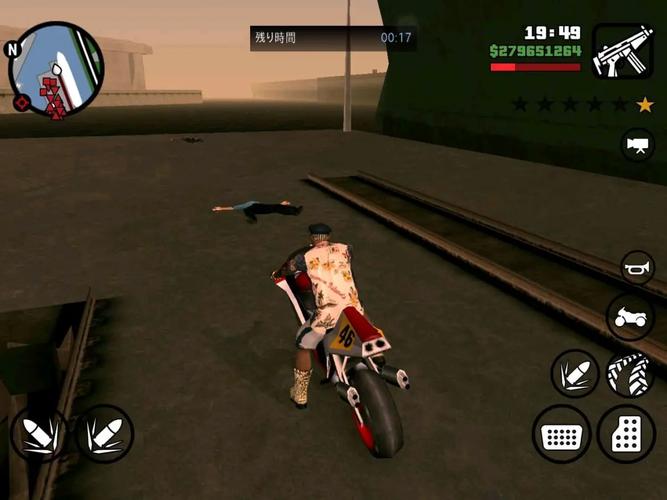
Task: Fire with the bullet button beside the handbrake
Action: click(575, 374)
